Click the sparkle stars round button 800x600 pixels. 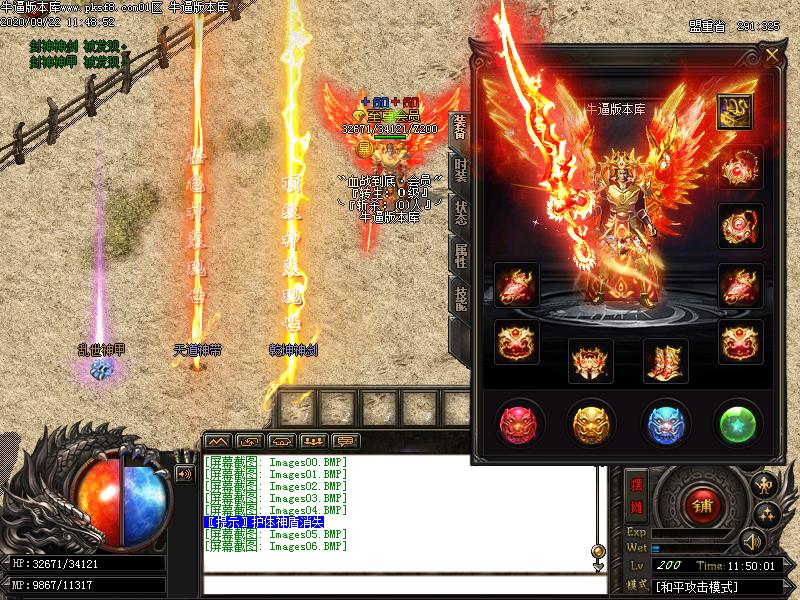coord(767,514)
